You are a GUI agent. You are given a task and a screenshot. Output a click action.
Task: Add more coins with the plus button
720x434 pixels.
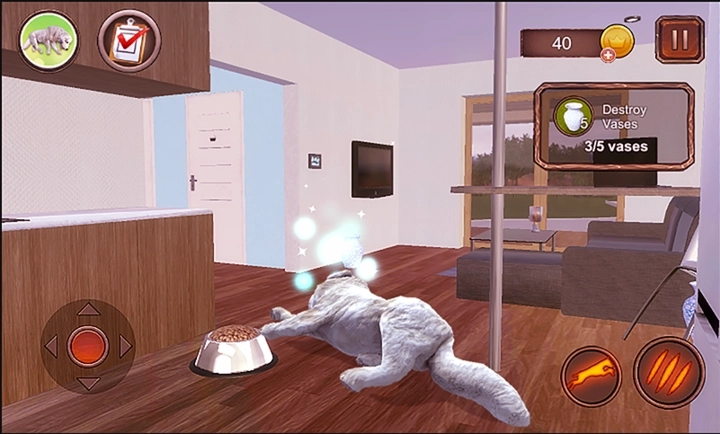[x=608, y=54]
